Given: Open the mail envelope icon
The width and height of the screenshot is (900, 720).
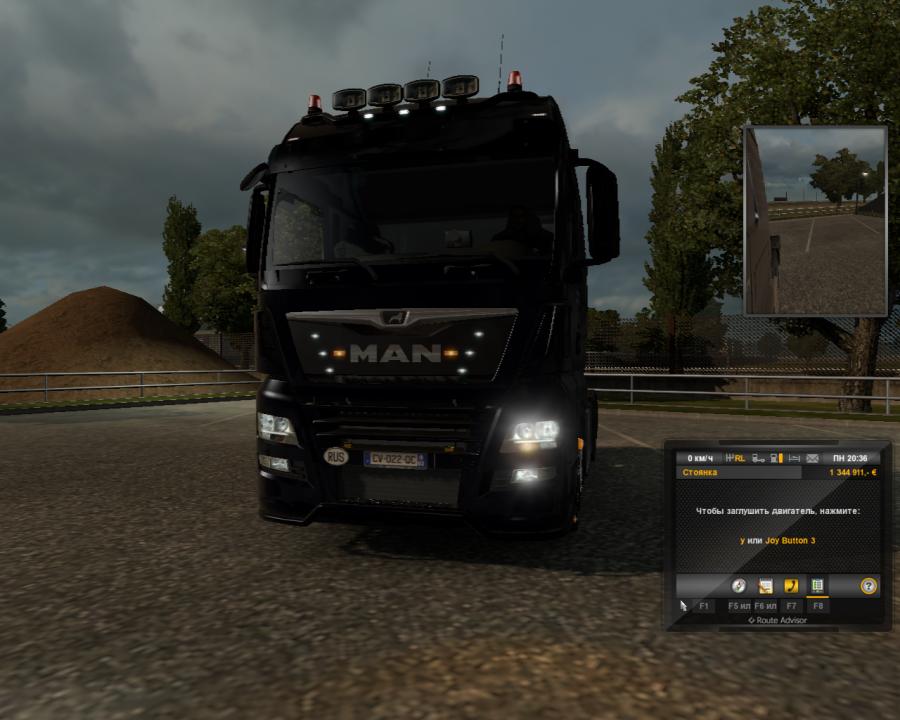Looking at the screenshot, I should tap(811, 458).
